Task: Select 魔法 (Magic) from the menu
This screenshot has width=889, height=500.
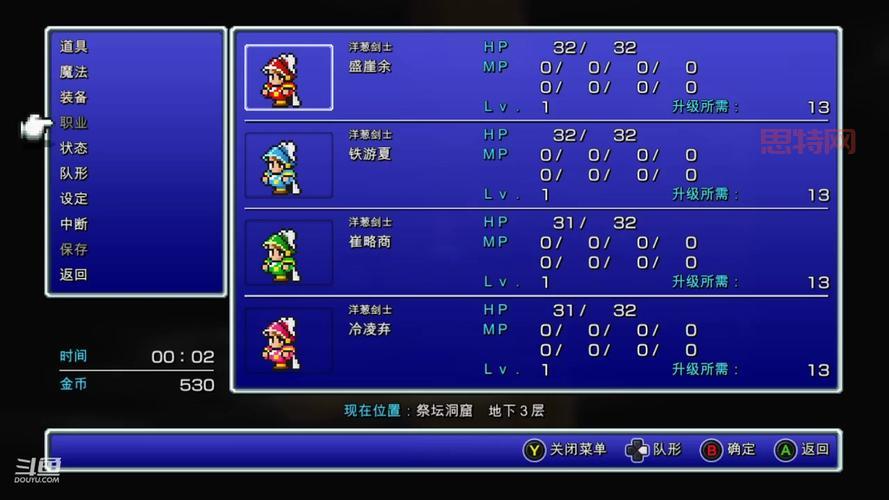Action: pos(74,72)
